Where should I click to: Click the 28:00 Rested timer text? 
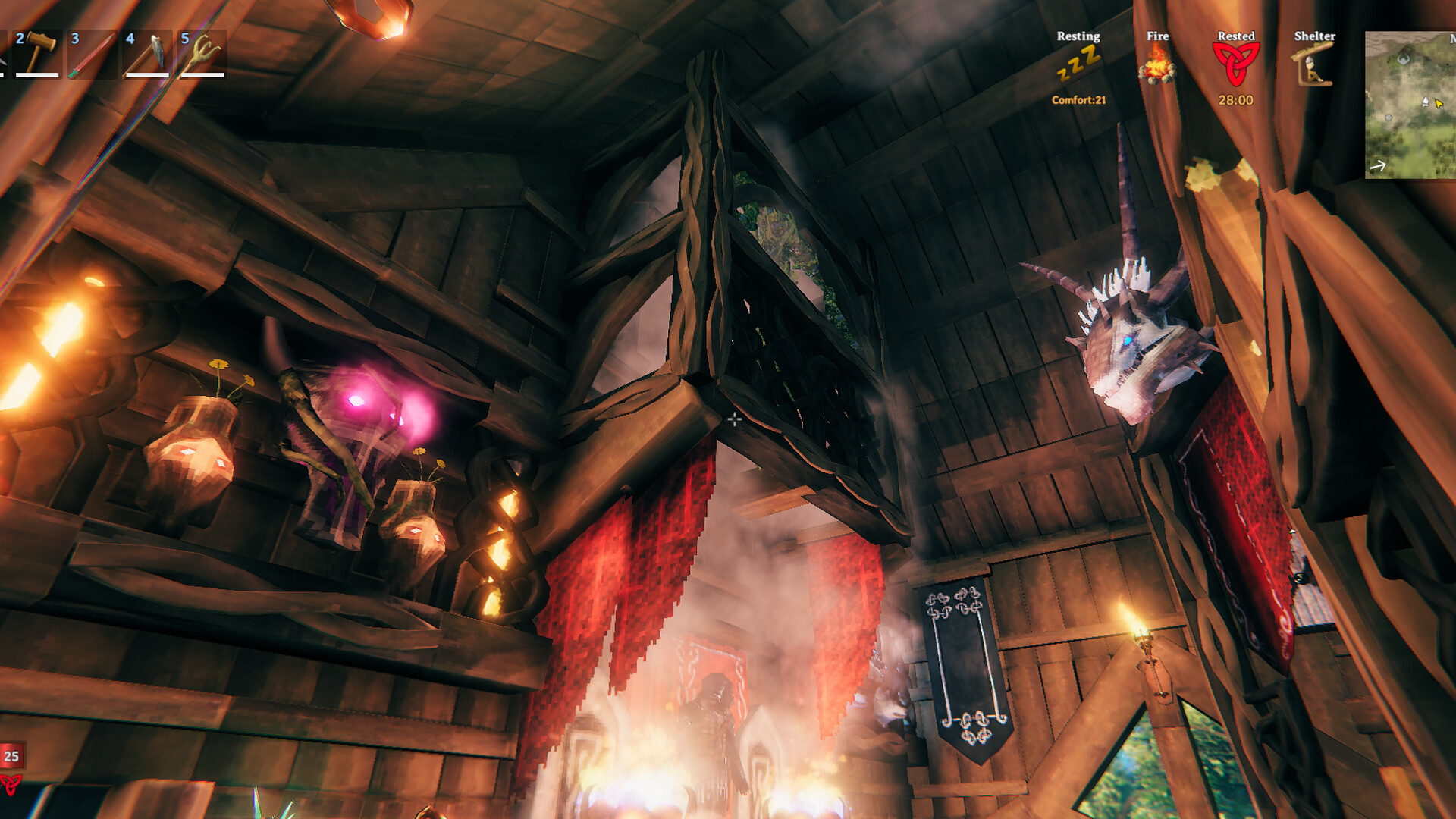pyautogui.click(x=1237, y=98)
